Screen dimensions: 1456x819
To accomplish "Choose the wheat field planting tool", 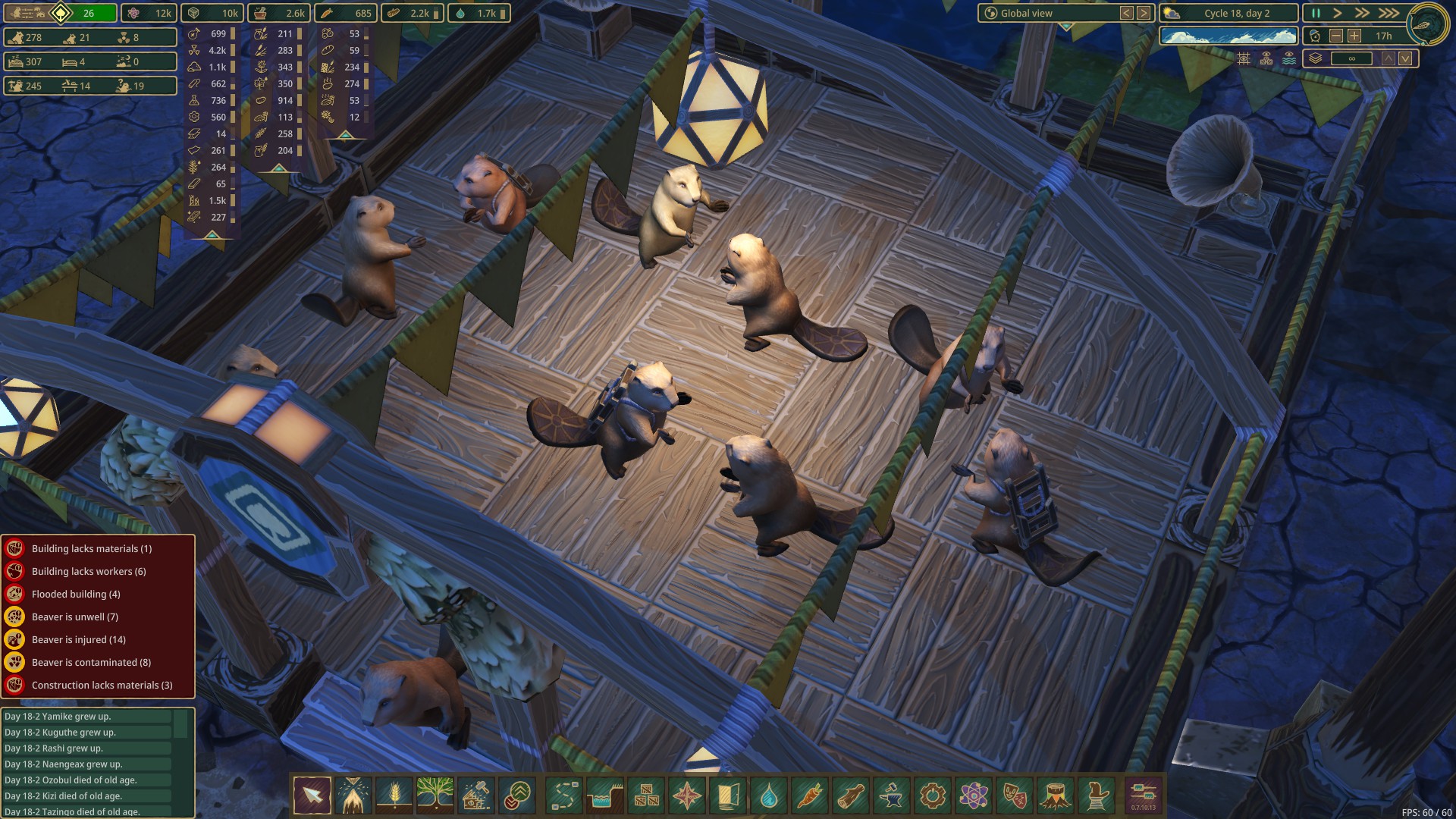I will click(394, 795).
